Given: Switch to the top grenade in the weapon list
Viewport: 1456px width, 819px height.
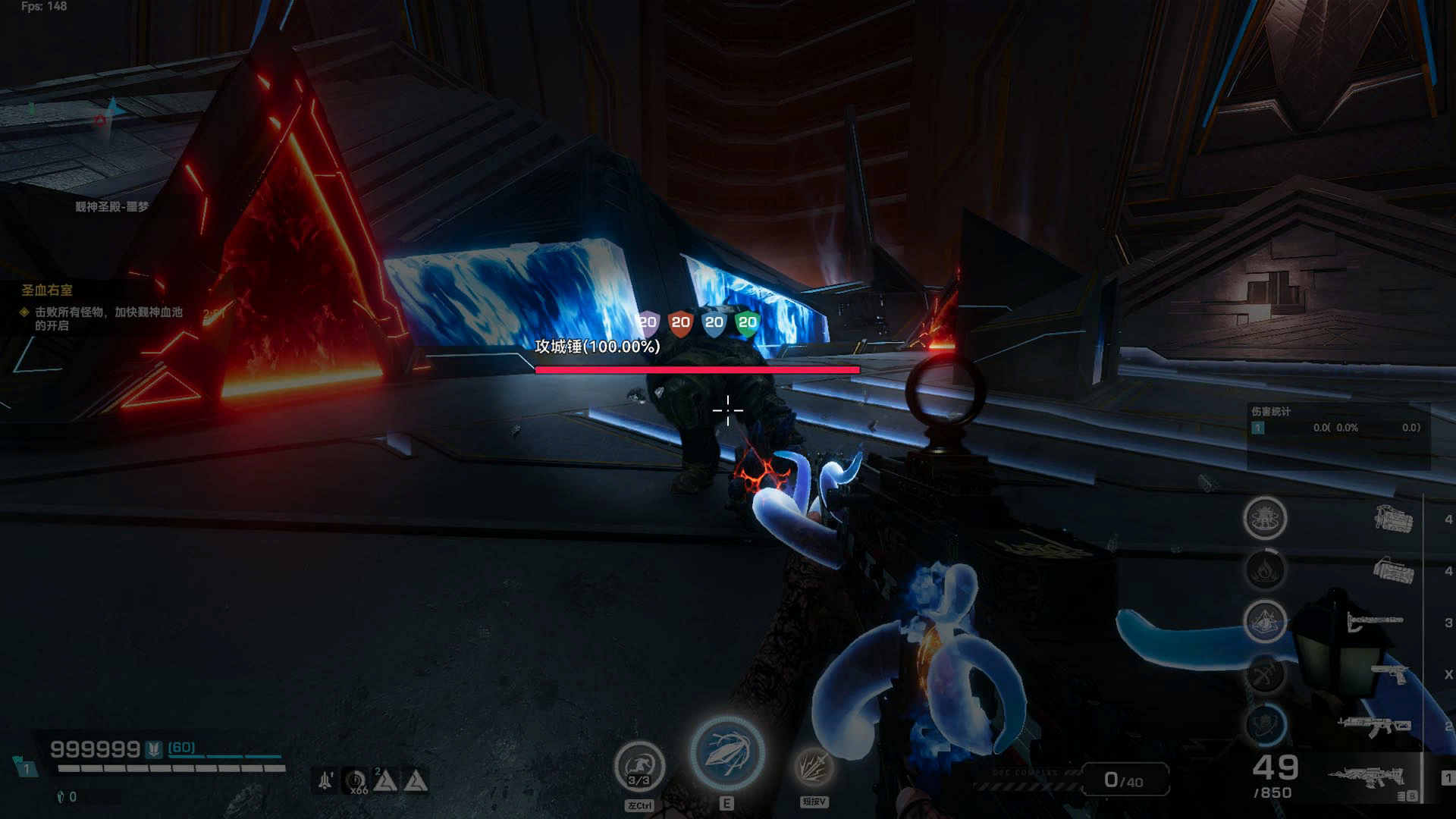Looking at the screenshot, I should (1393, 519).
